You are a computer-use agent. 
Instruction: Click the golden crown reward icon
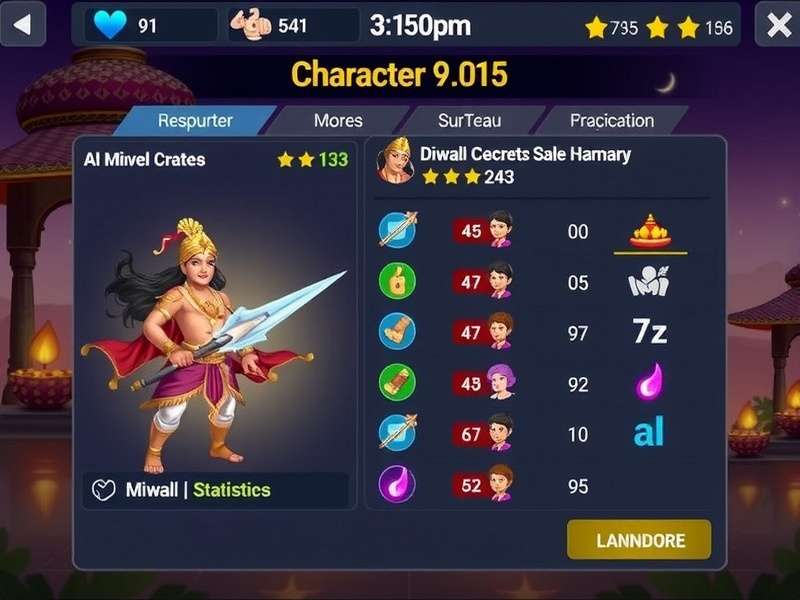650,231
